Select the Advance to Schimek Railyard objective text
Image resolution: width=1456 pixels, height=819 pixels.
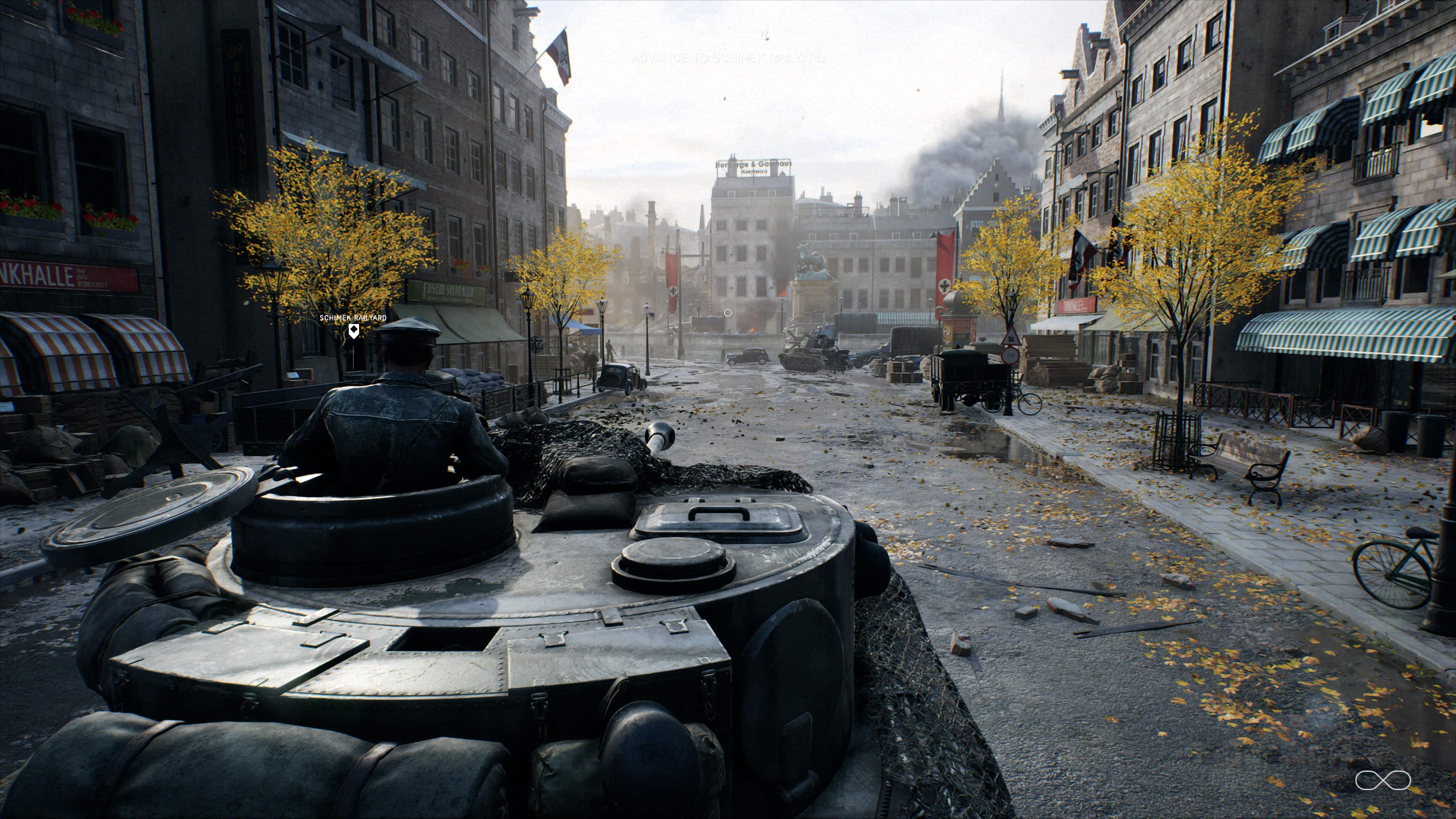point(728,58)
